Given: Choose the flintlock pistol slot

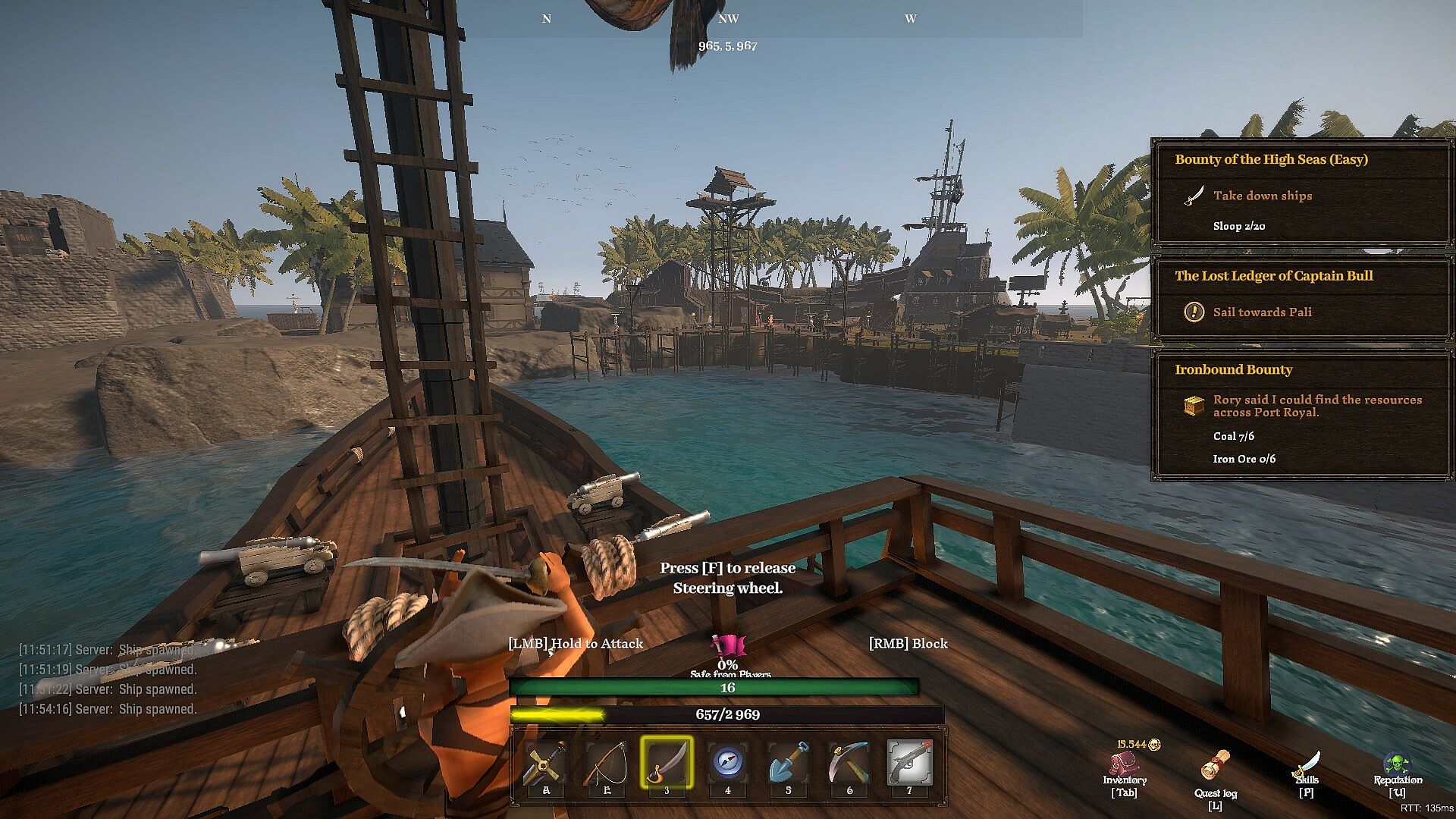Looking at the screenshot, I should tap(909, 762).
